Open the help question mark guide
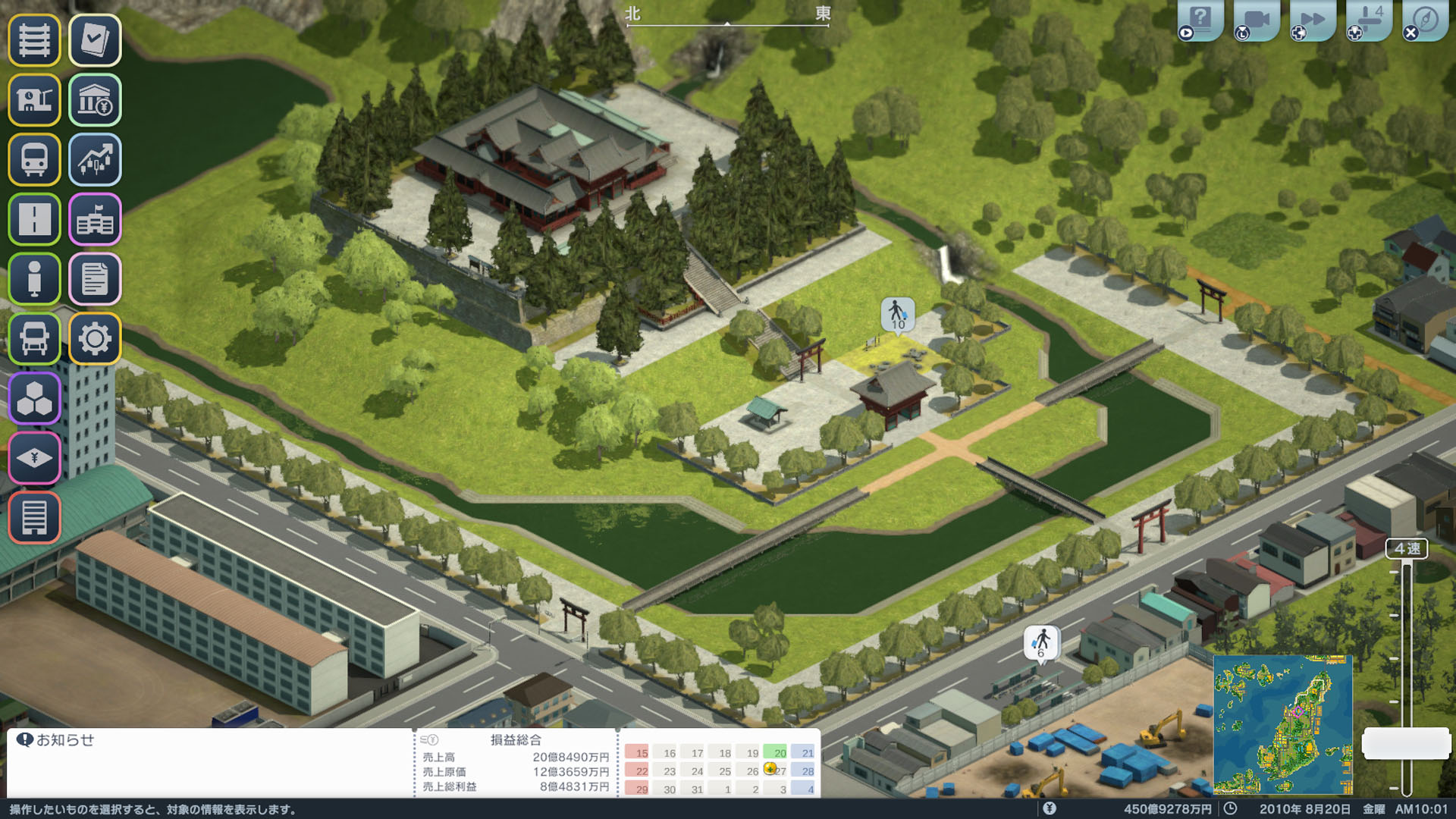Screen dimensions: 1456x819 (x=1200, y=19)
